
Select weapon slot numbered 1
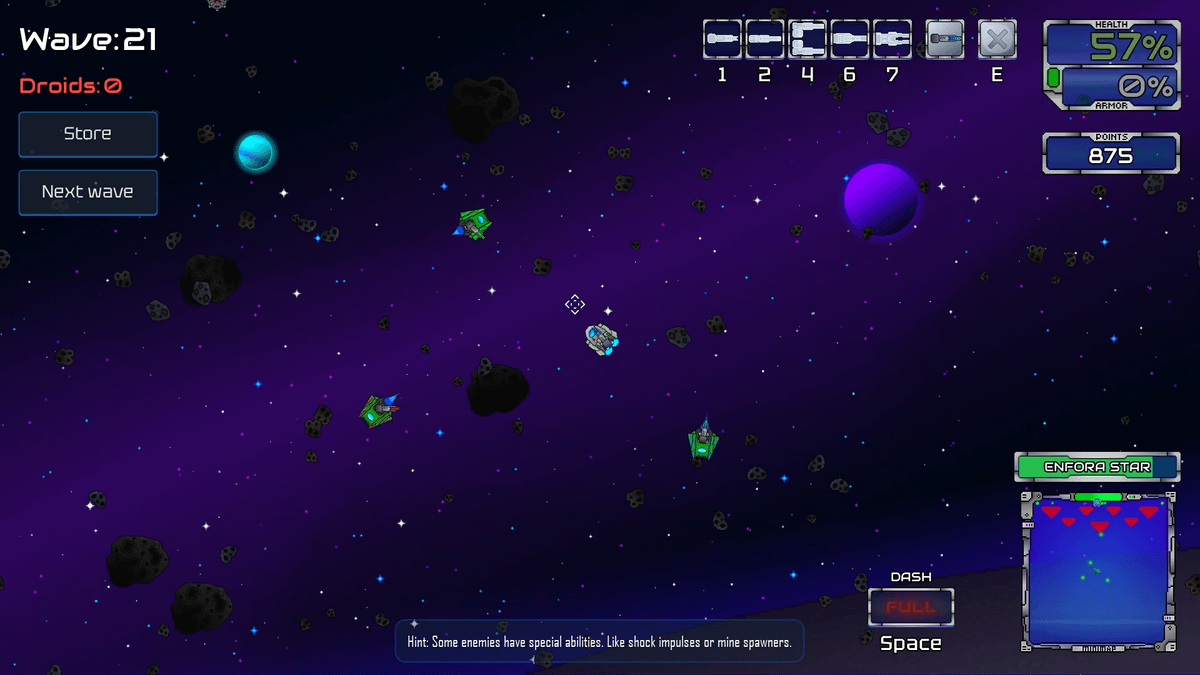[722, 40]
